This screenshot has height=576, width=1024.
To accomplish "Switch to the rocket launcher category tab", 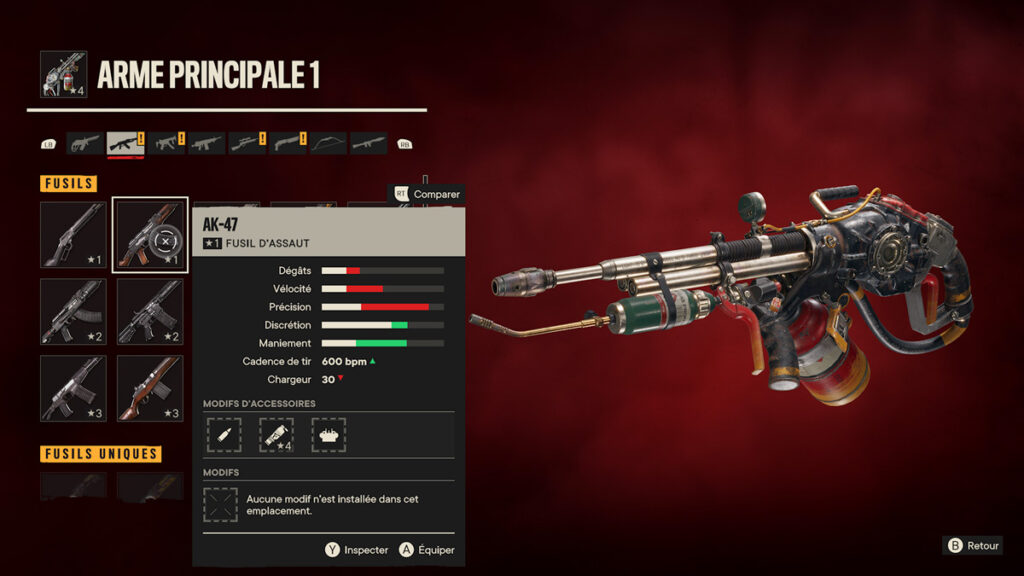I will pos(368,143).
